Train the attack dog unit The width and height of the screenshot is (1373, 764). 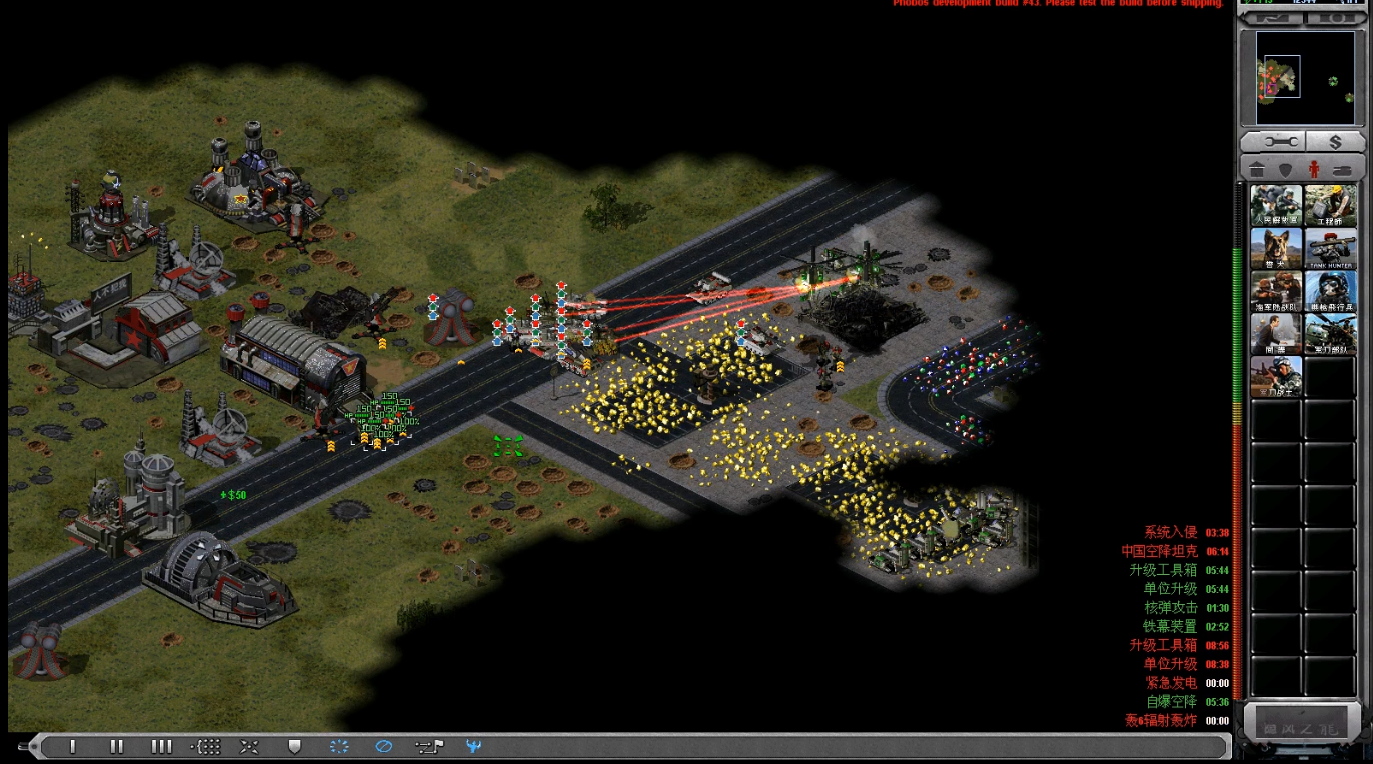[1276, 248]
